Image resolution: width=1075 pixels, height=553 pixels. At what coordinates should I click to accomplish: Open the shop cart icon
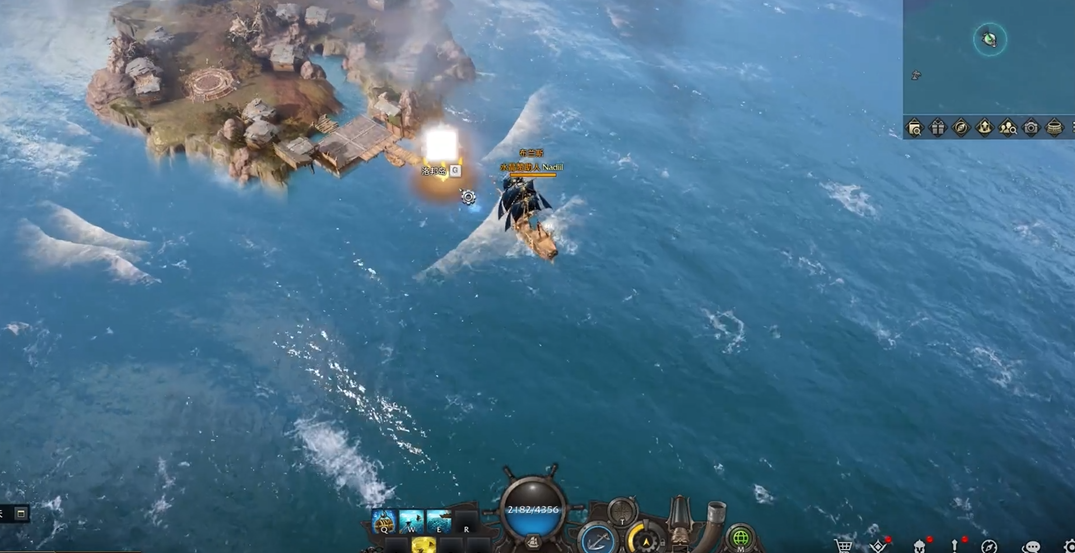point(845,546)
